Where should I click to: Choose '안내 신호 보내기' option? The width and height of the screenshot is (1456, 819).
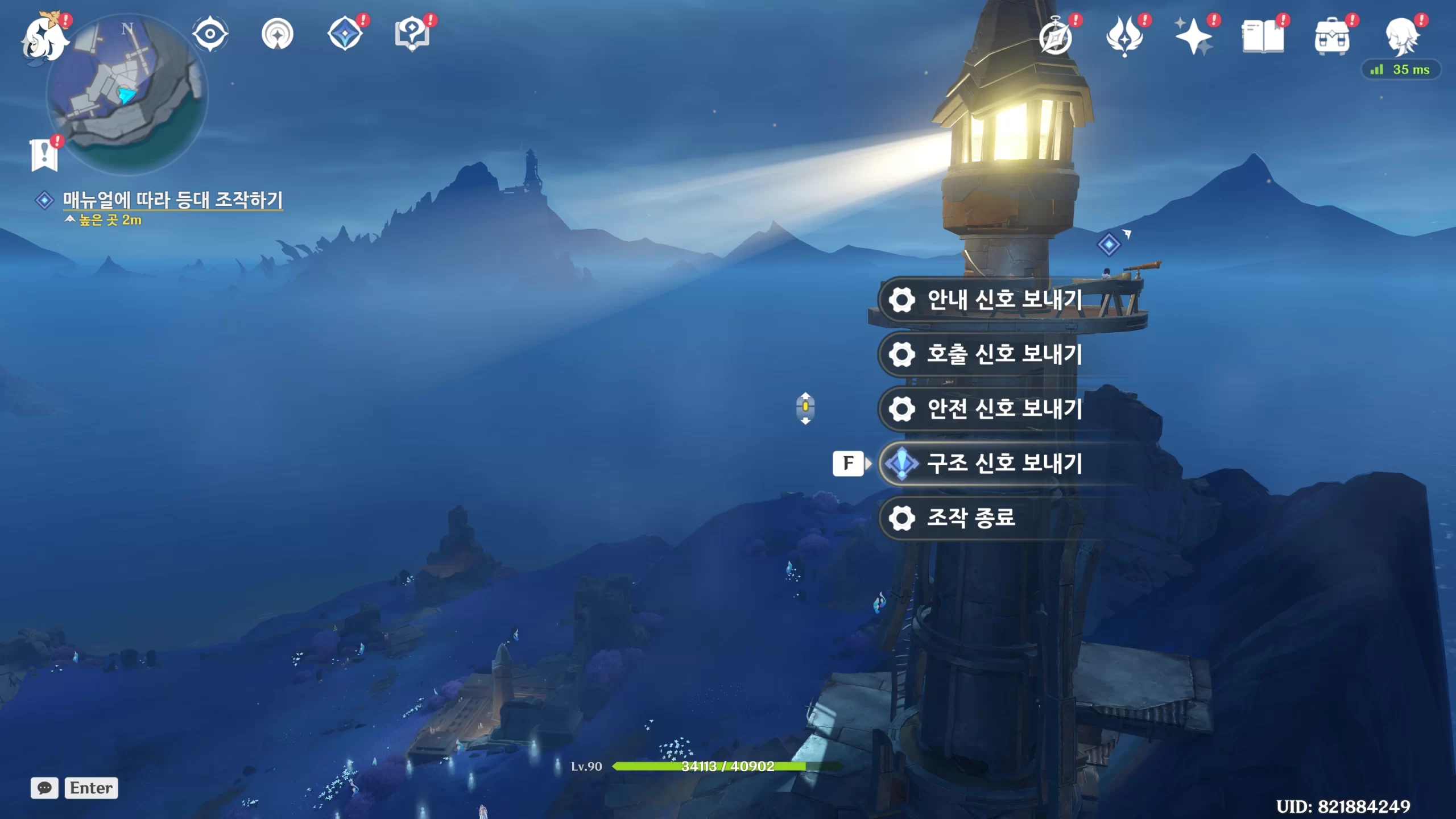1004,300
